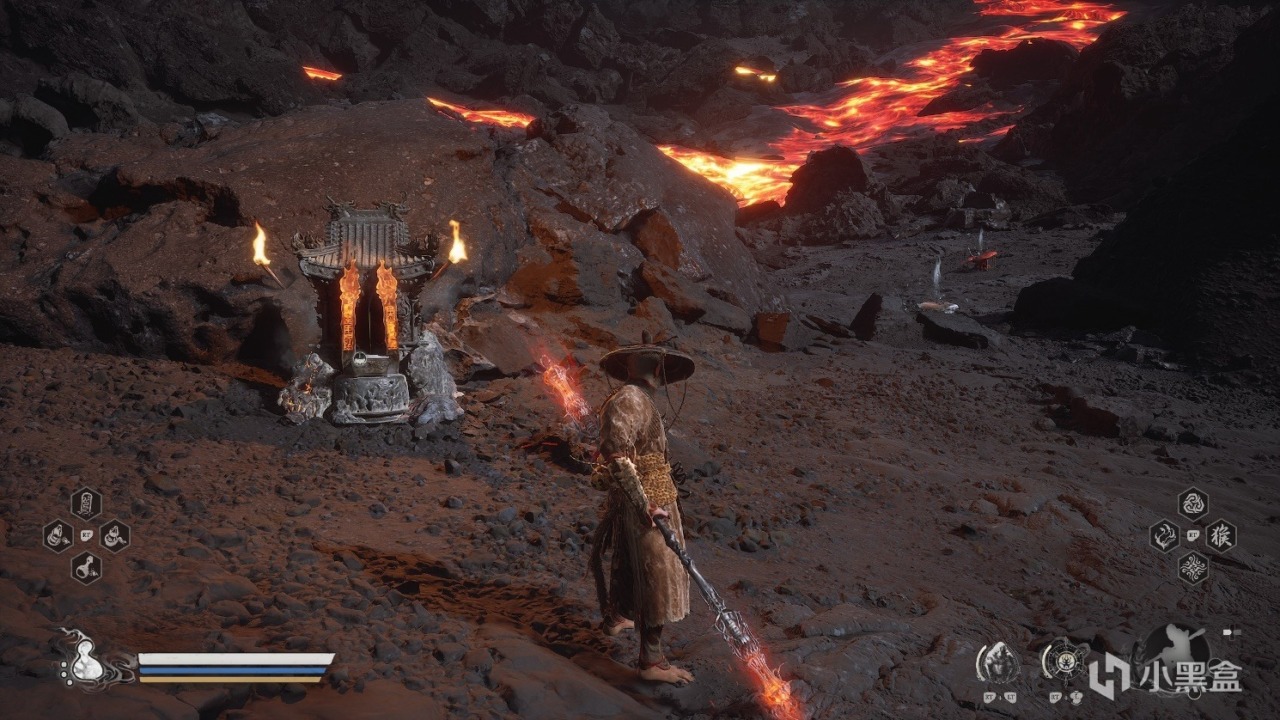1280x720 pixels.
Task: Activate the wispy flame spell icon
Action: [1164, 536]
